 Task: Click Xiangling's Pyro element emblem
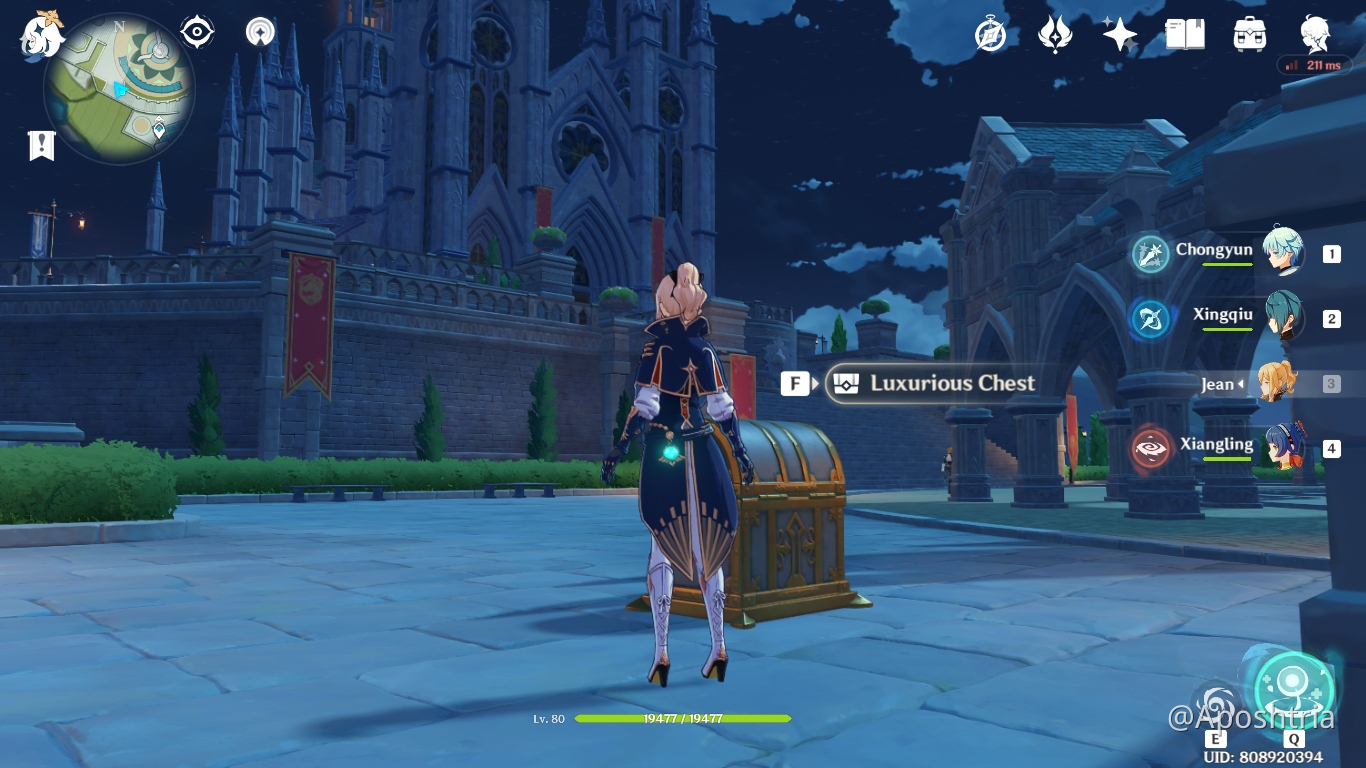point(1150,449)
